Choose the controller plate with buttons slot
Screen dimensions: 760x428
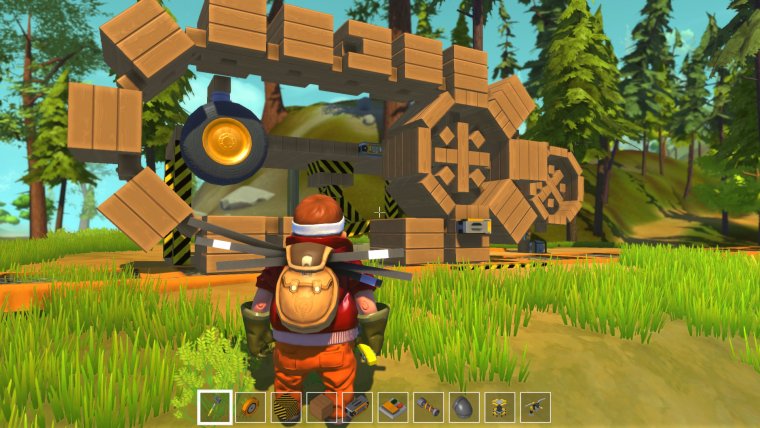pyautogui.click(x=393, y=407)
